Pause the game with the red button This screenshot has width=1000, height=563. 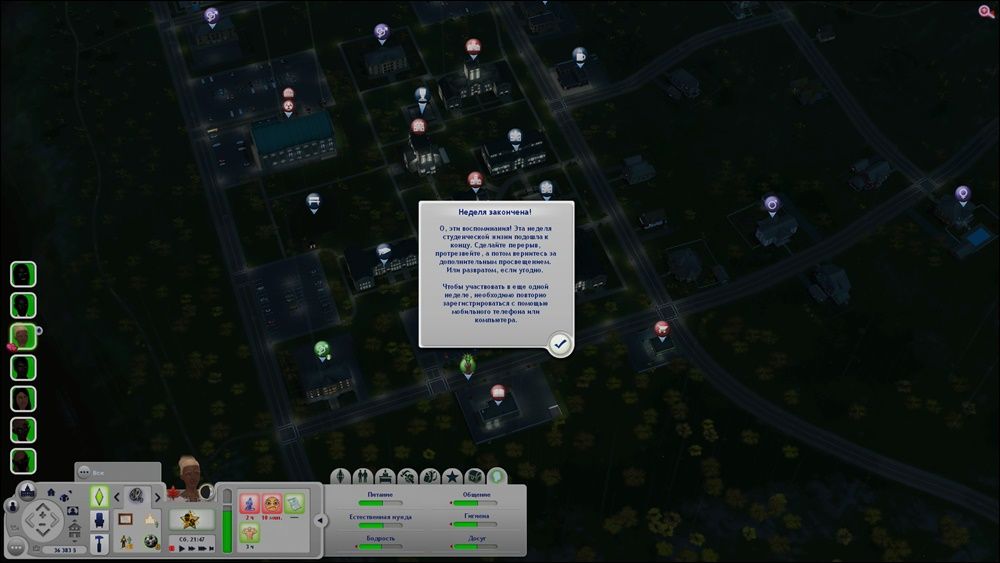172,549
